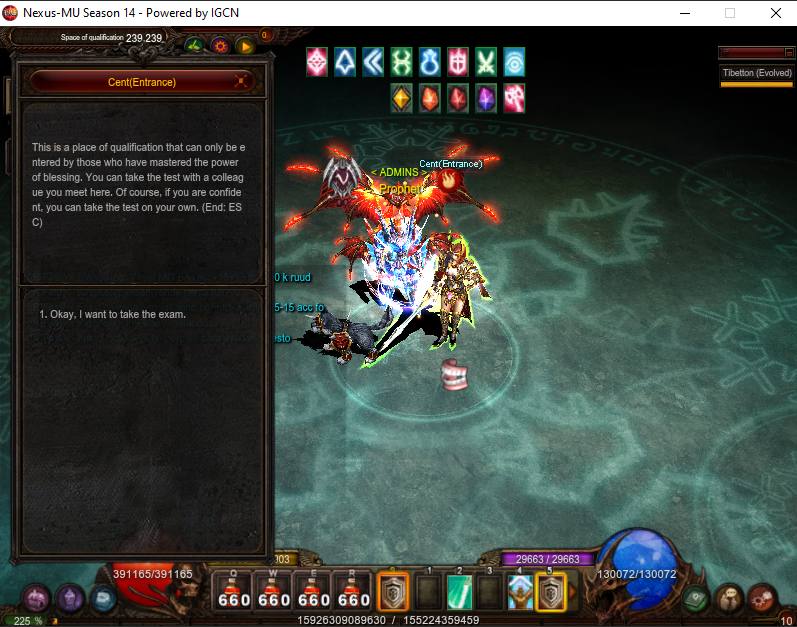Image resolution: width=797 pixels, height=627 pixels.
Task: Click the purple gem buff icon
Action: [x=486, y=98]
